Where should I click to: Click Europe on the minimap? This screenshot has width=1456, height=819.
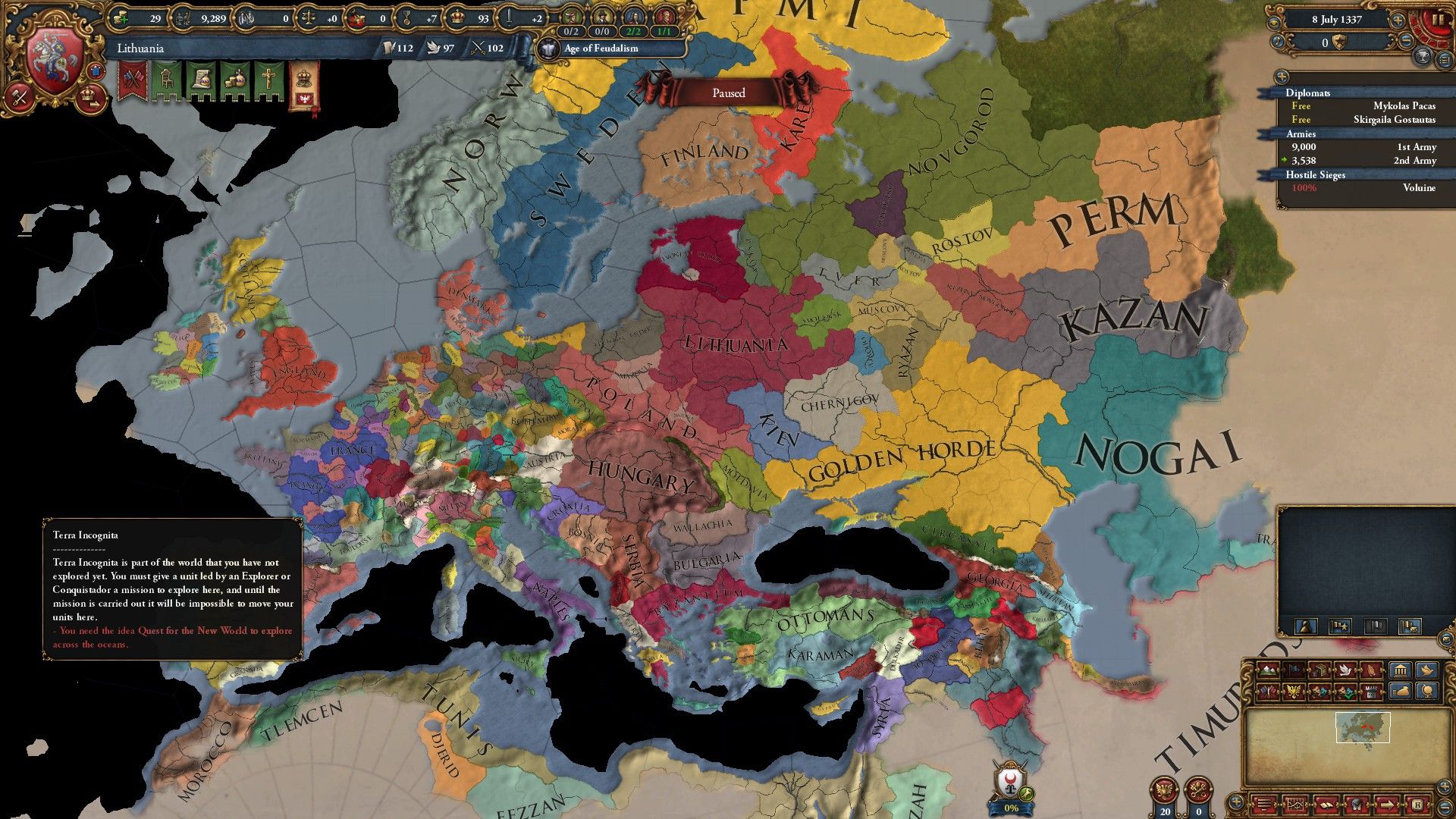click(x=1361, y=728)
